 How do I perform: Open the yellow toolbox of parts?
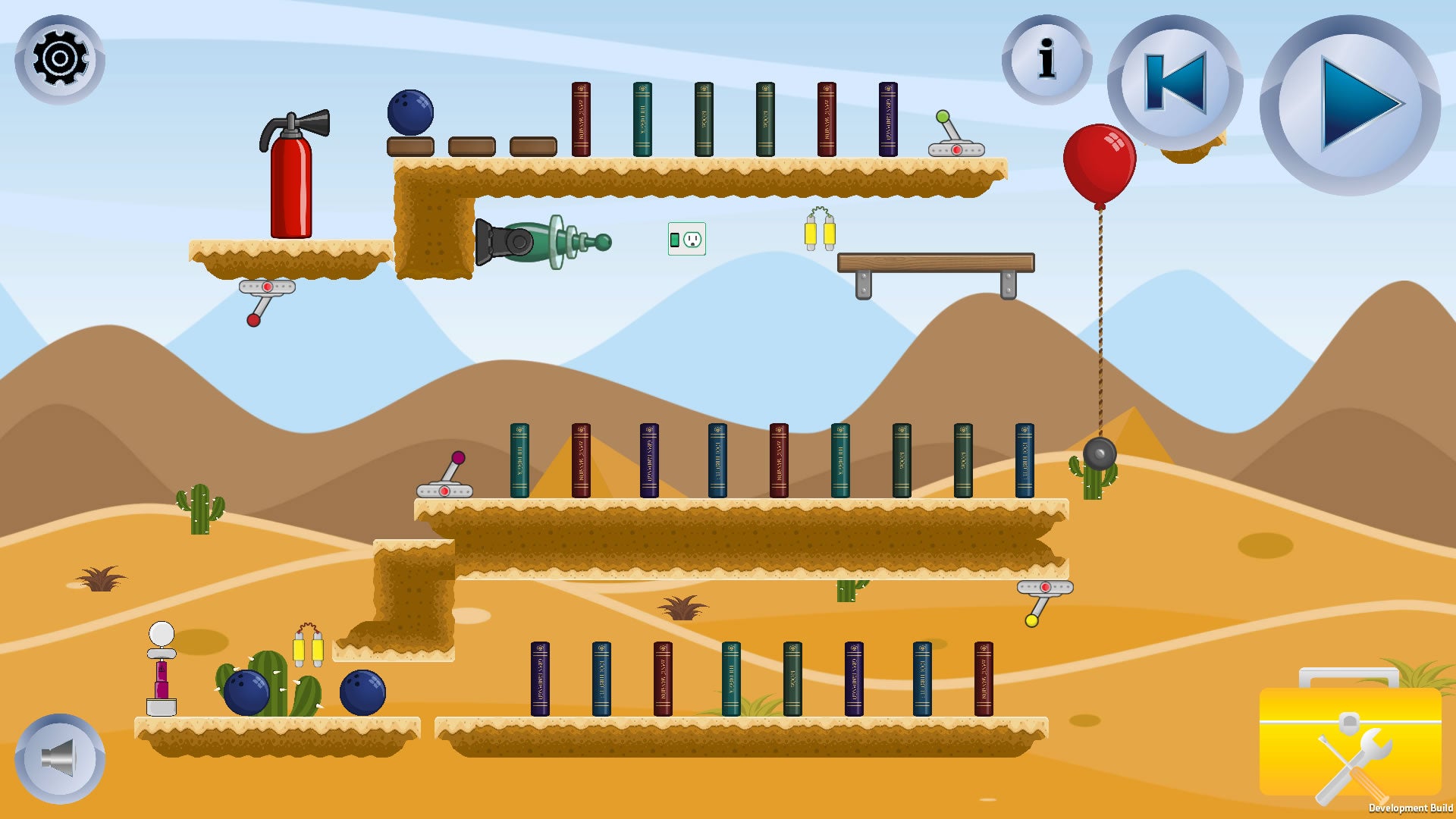tap(1350, 739)
